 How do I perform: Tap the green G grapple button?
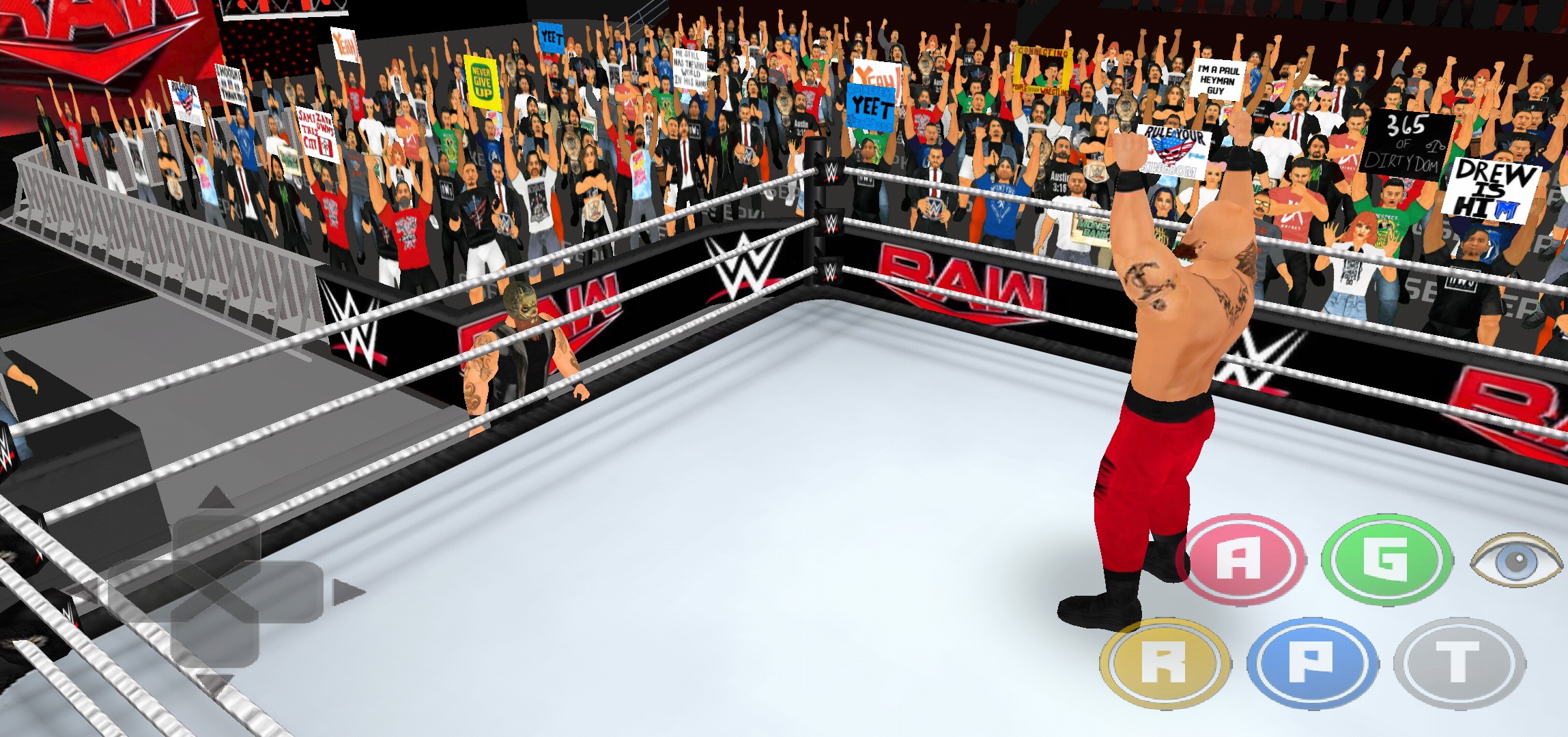click(1386, 559)
